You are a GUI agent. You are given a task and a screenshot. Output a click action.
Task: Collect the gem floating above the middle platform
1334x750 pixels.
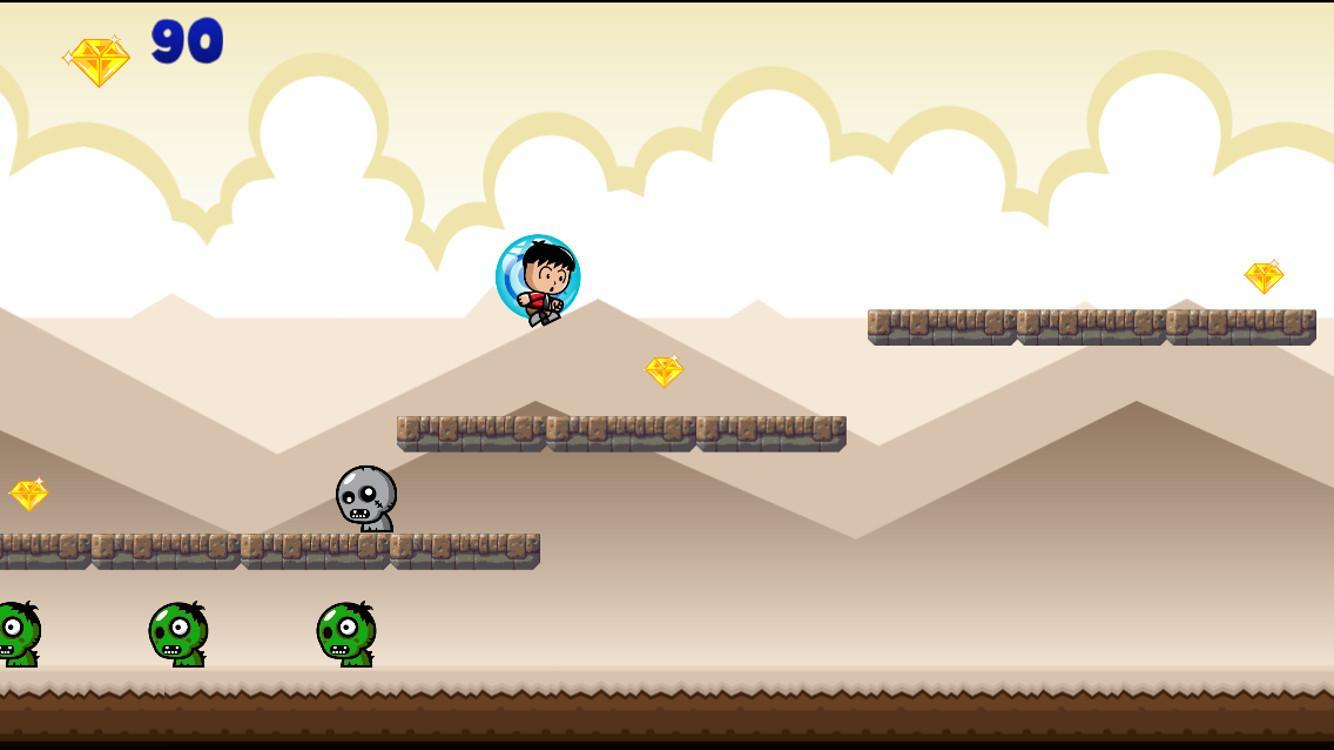666,369
